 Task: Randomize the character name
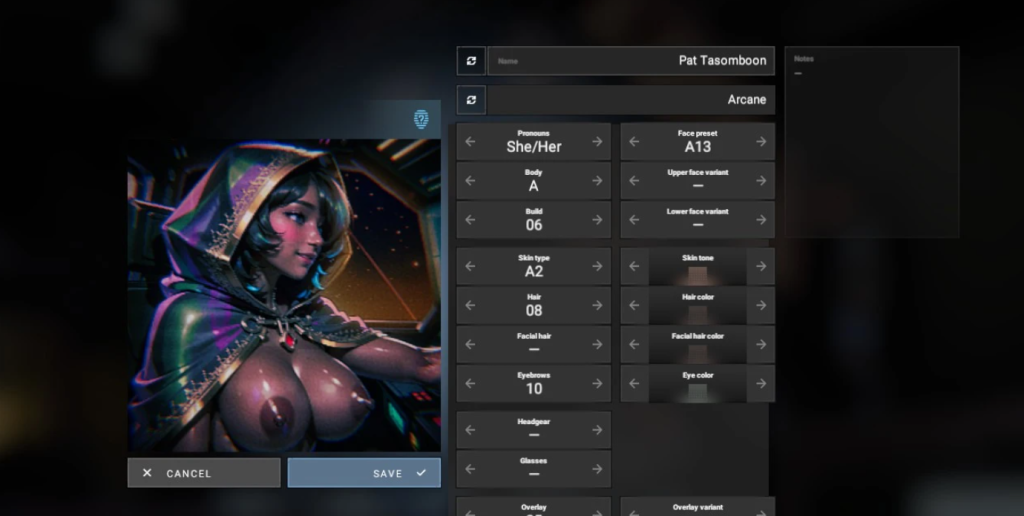coord(471,61)
